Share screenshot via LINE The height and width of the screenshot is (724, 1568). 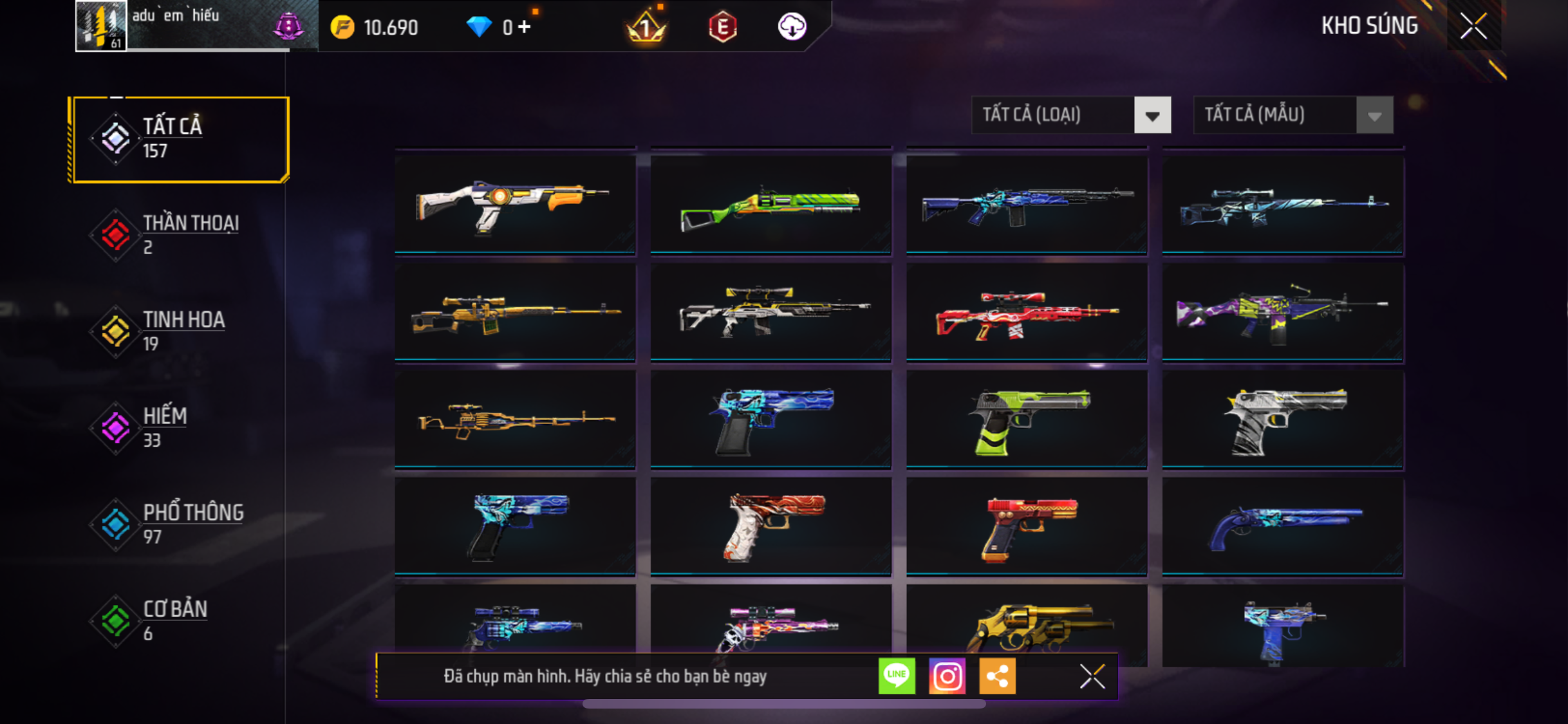(x=897, y=676)
